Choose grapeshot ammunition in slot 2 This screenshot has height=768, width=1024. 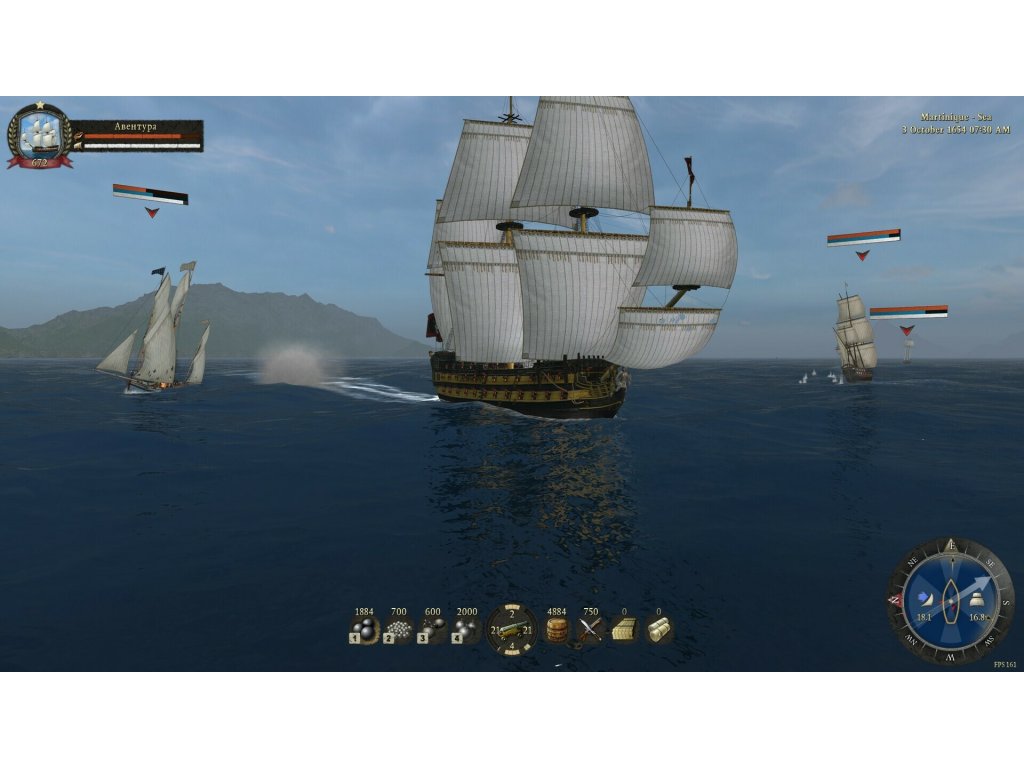point(399,630)
